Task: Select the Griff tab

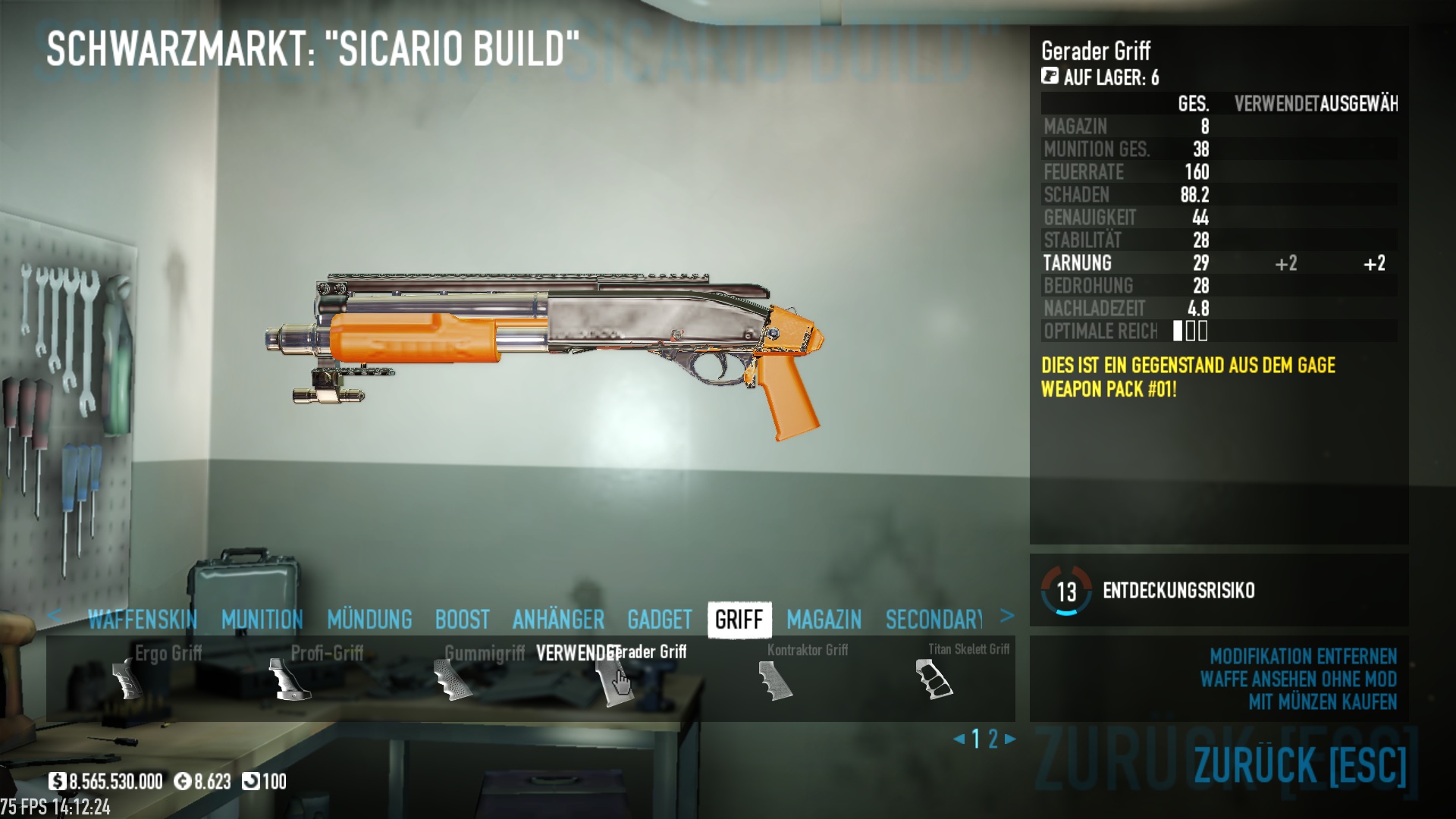Action: [739, 620]
